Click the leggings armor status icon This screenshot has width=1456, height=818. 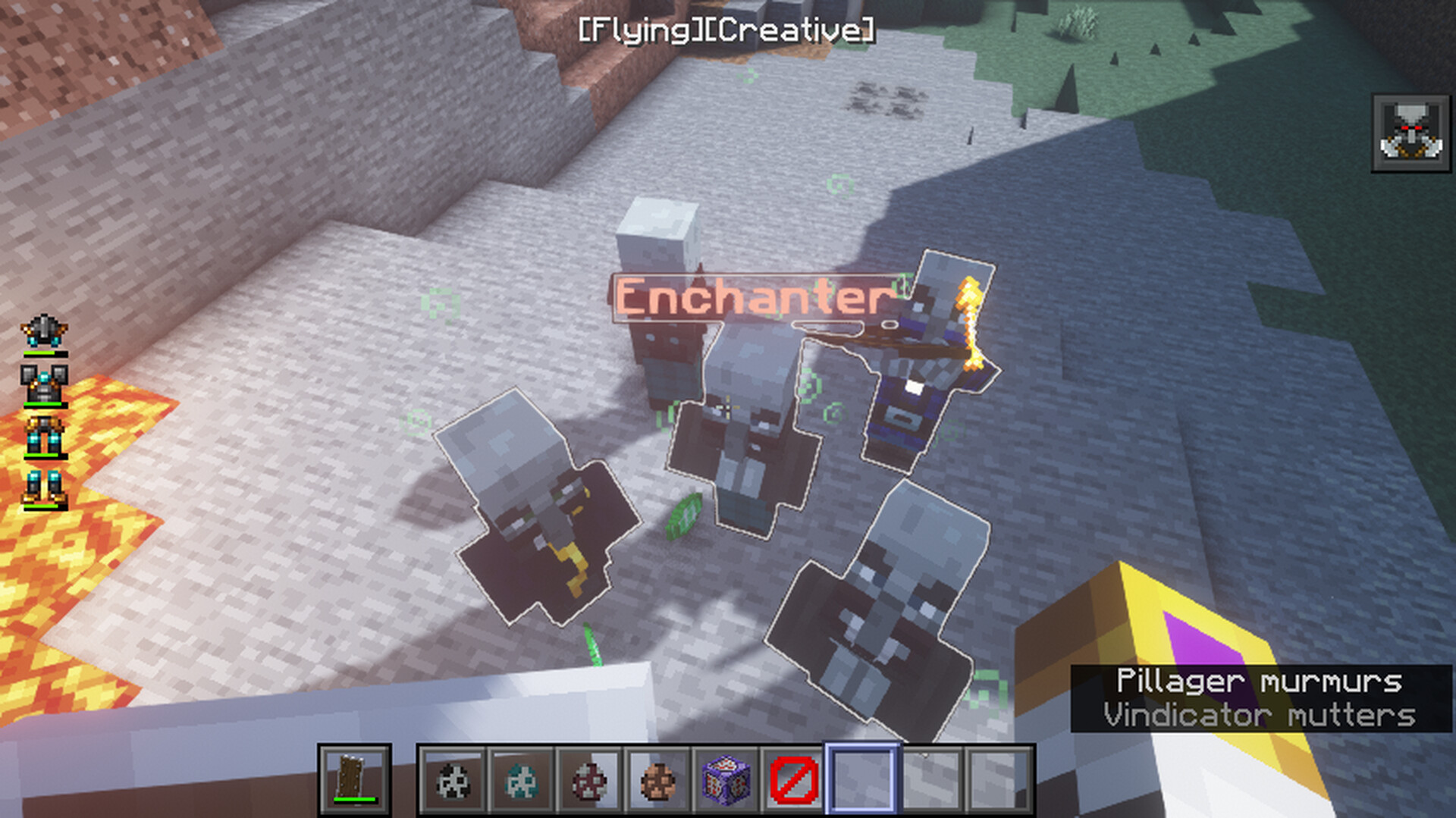(x=44, y=436)
